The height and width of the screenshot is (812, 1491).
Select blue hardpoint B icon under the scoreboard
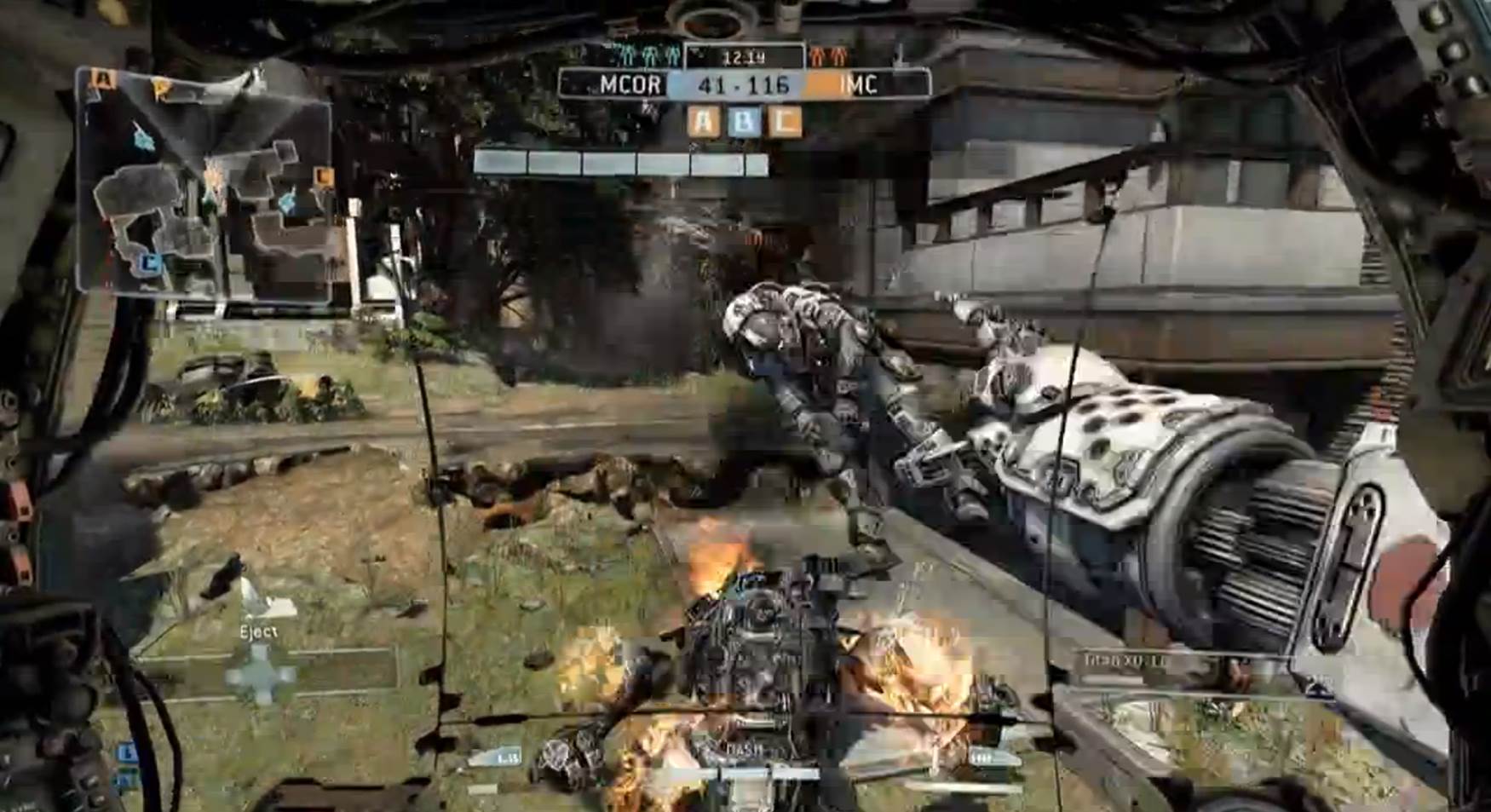[x=744, y=122]
